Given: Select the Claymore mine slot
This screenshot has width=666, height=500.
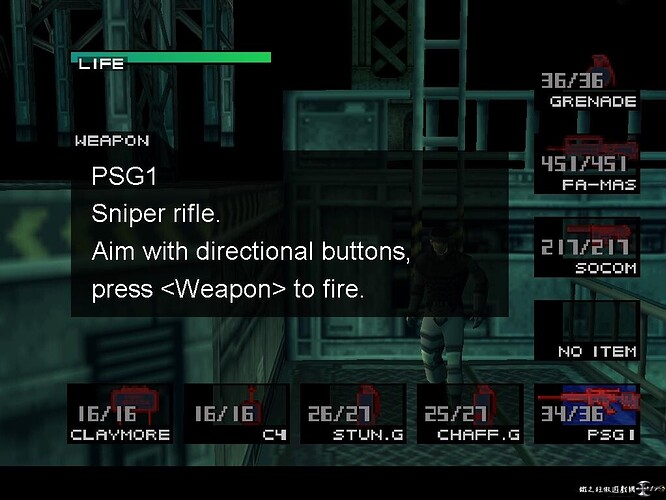Looking at the screenshot, I should [120, 414].
